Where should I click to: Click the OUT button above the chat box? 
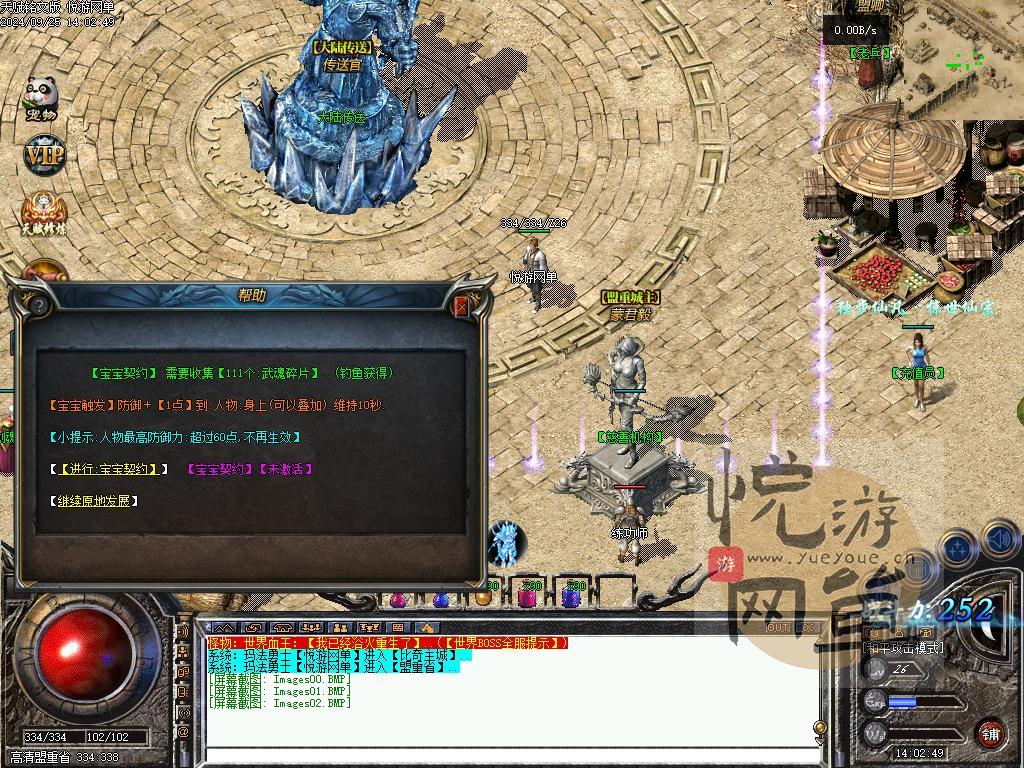pos(777,628)
